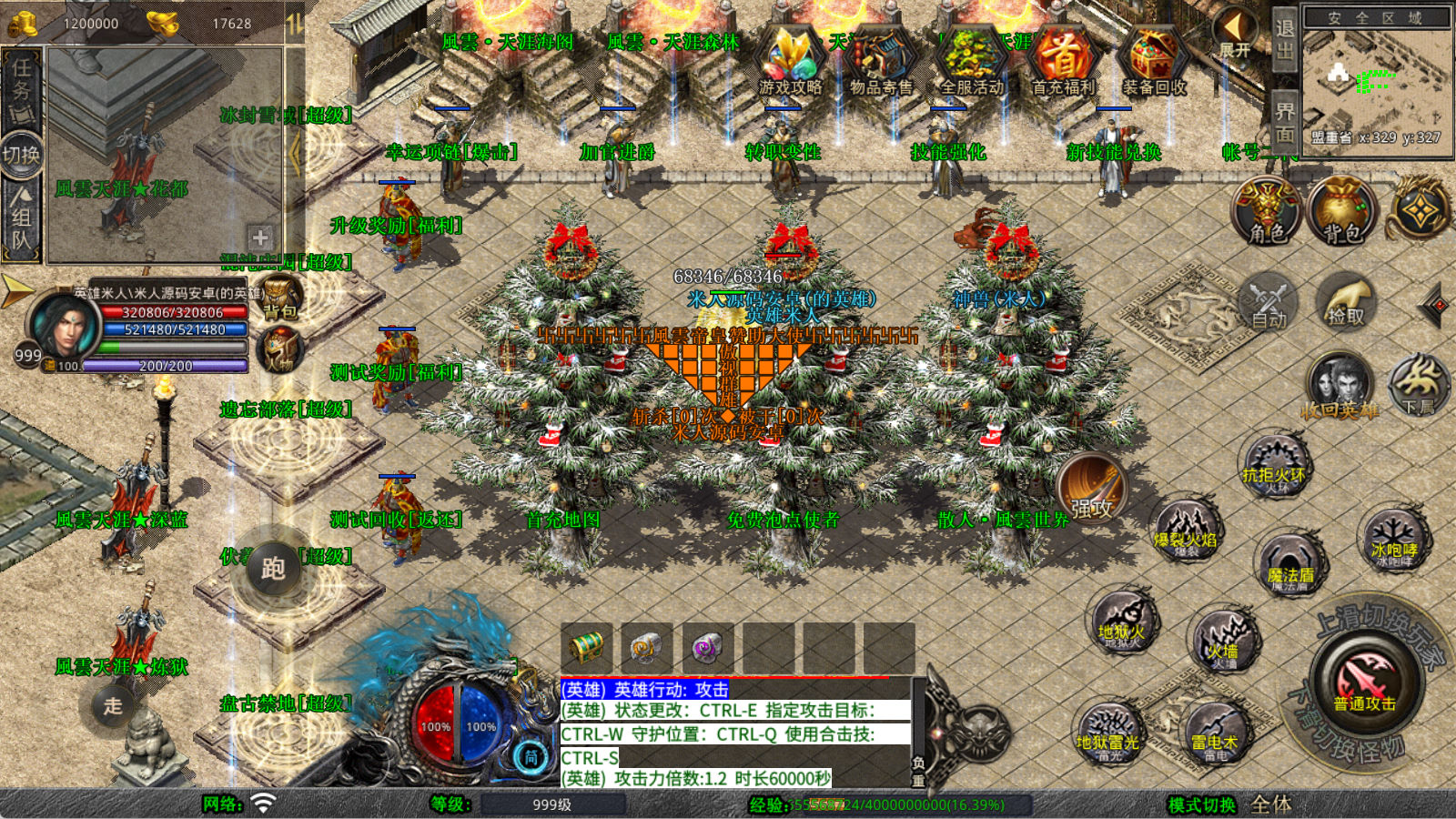Open the 首充福利 first recharge bonus
The width and height of the screenshot is (1456, 819).
point(1063,60)
